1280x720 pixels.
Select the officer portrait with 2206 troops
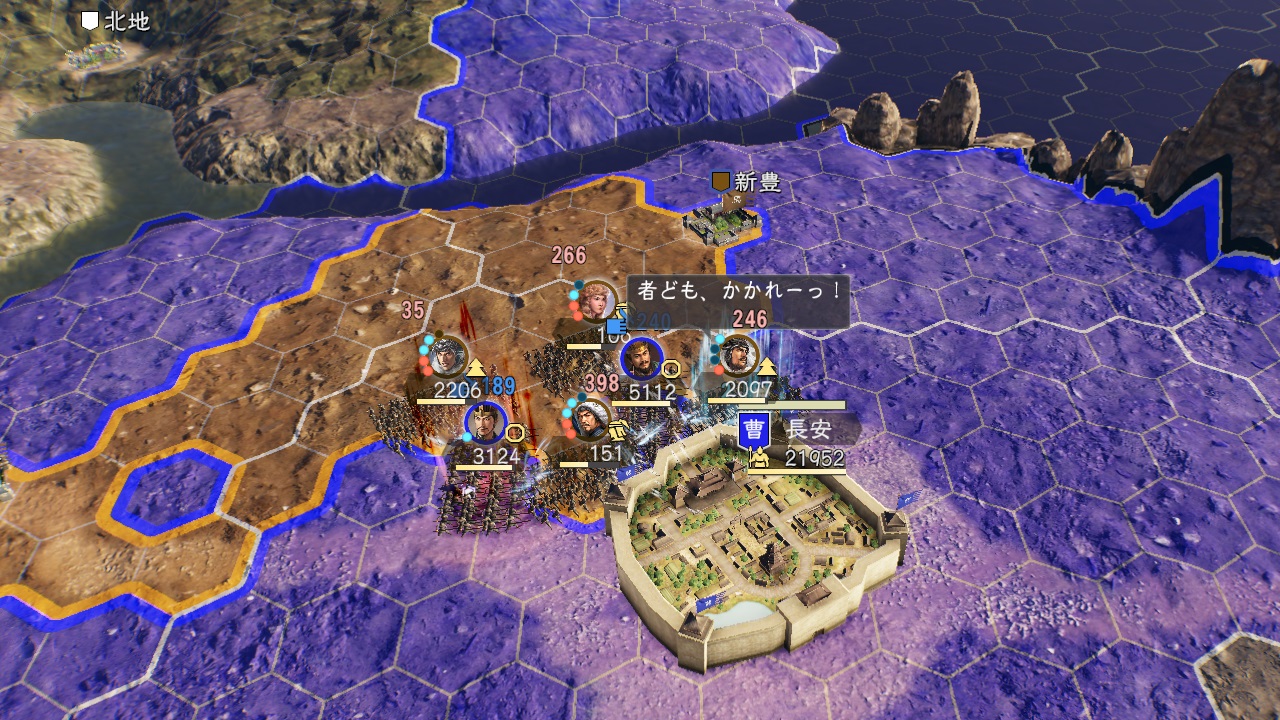pos(449,355)
